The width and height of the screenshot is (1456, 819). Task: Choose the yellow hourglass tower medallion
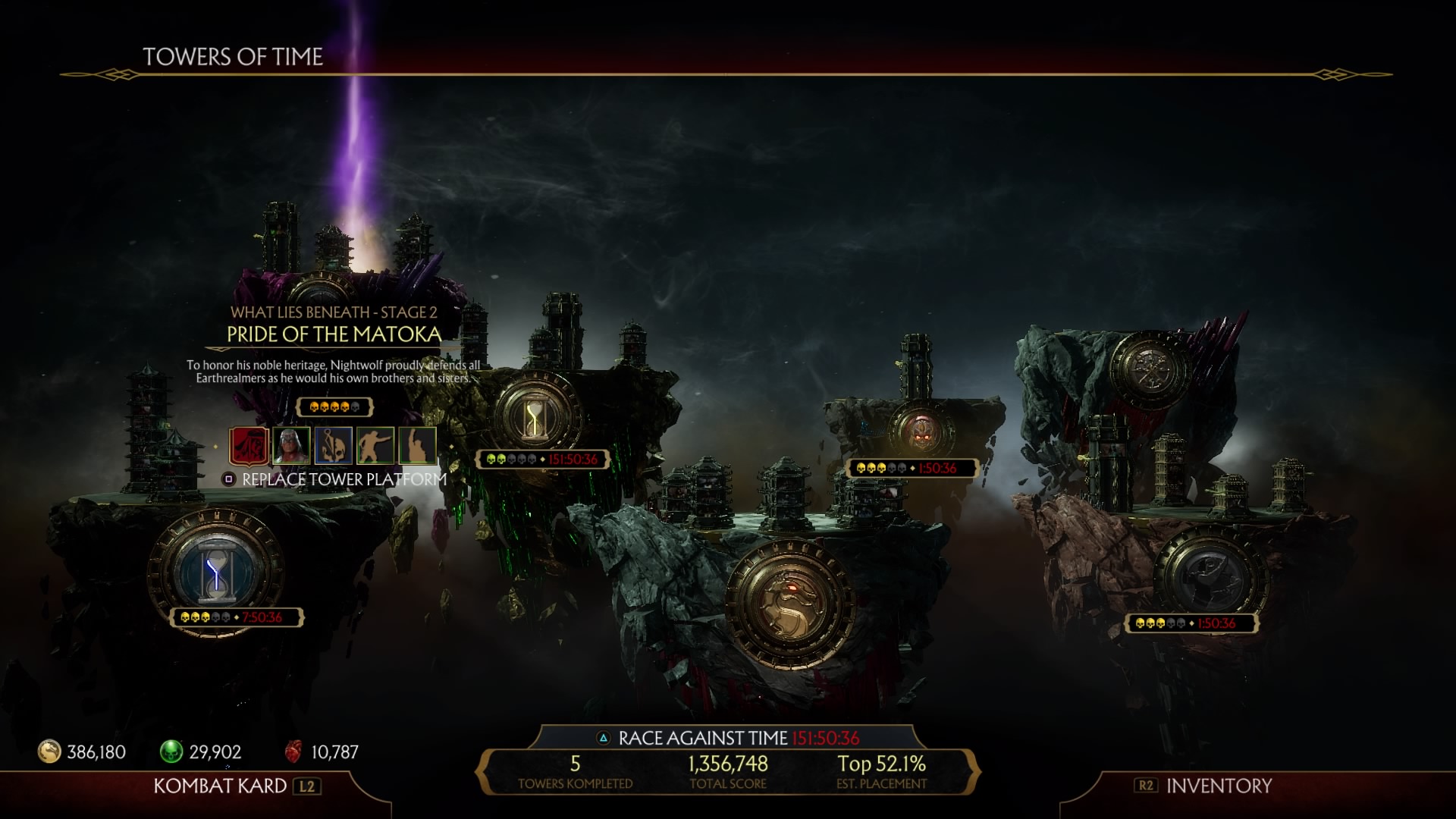[536, 416]
